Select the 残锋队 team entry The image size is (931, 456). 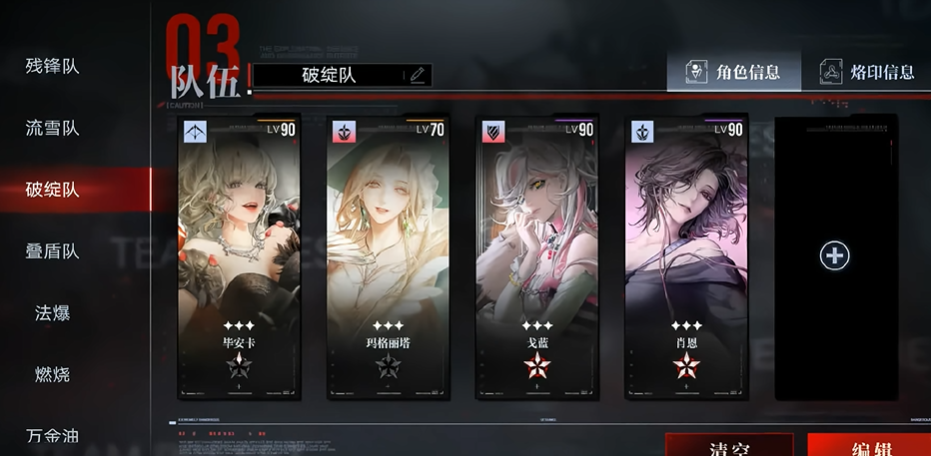pos(53,67)
